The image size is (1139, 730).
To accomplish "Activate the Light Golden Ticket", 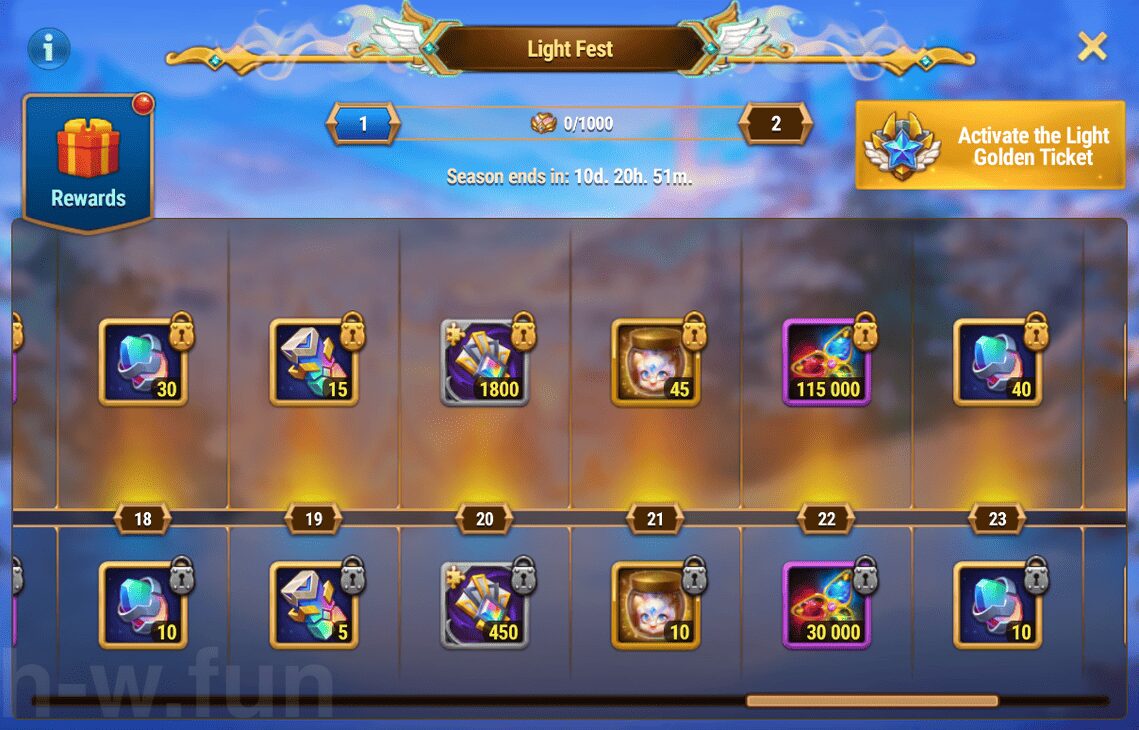I will (990, 146).
